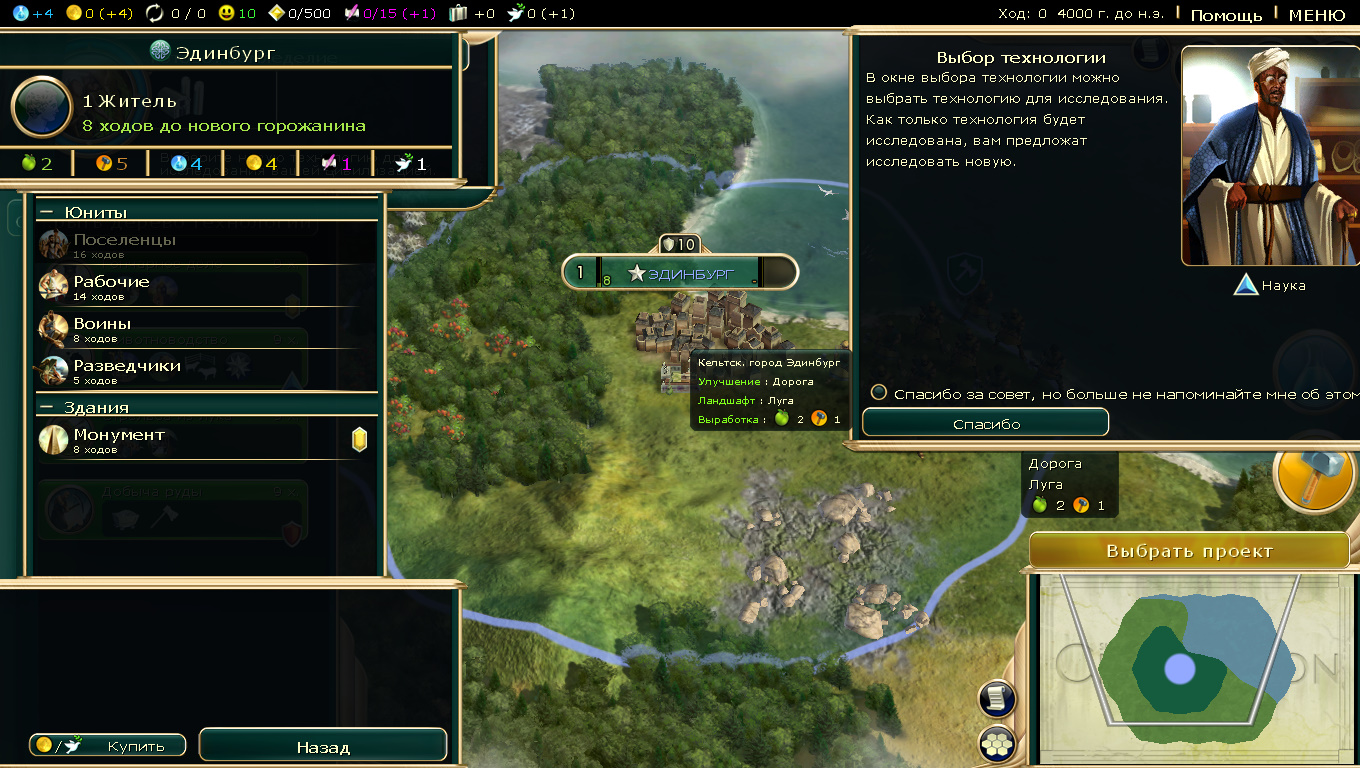This screenshot has width=1360, height=768.
Task: Click the Назад back button
Action: tap(323, 747)
